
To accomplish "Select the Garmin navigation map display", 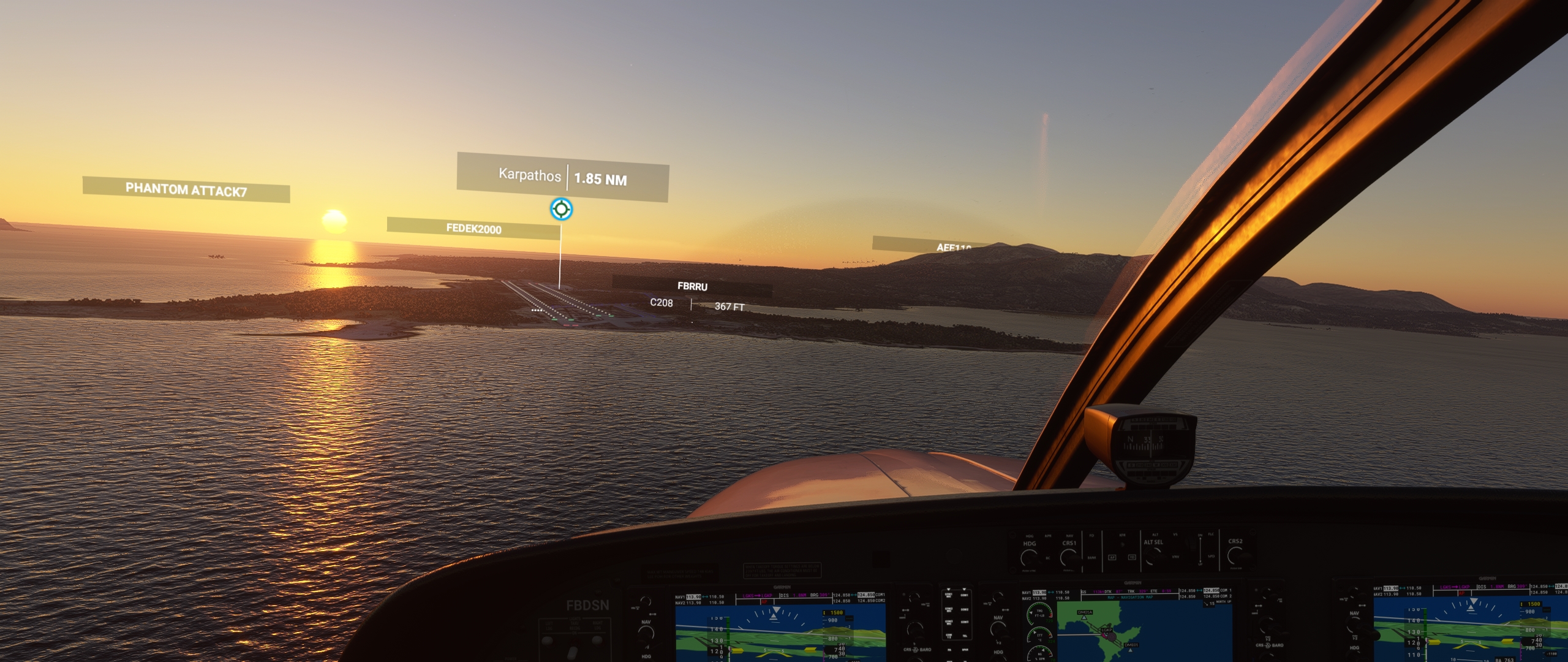I will pyautogui.click(x=1144, y=631).
